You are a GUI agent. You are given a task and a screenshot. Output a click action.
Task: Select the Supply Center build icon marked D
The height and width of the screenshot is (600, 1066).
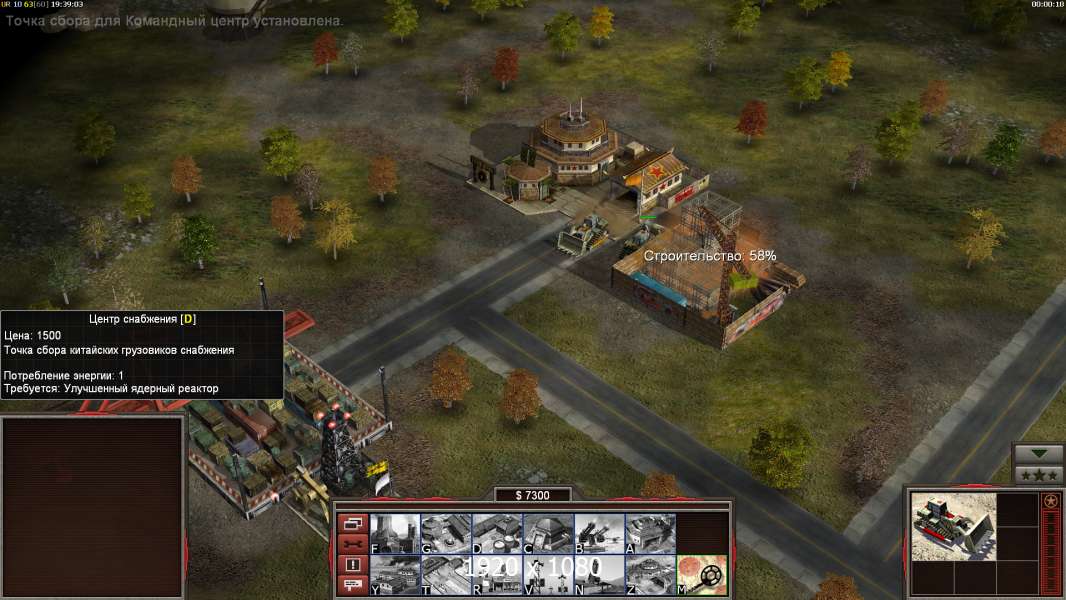tap(497, 533)
